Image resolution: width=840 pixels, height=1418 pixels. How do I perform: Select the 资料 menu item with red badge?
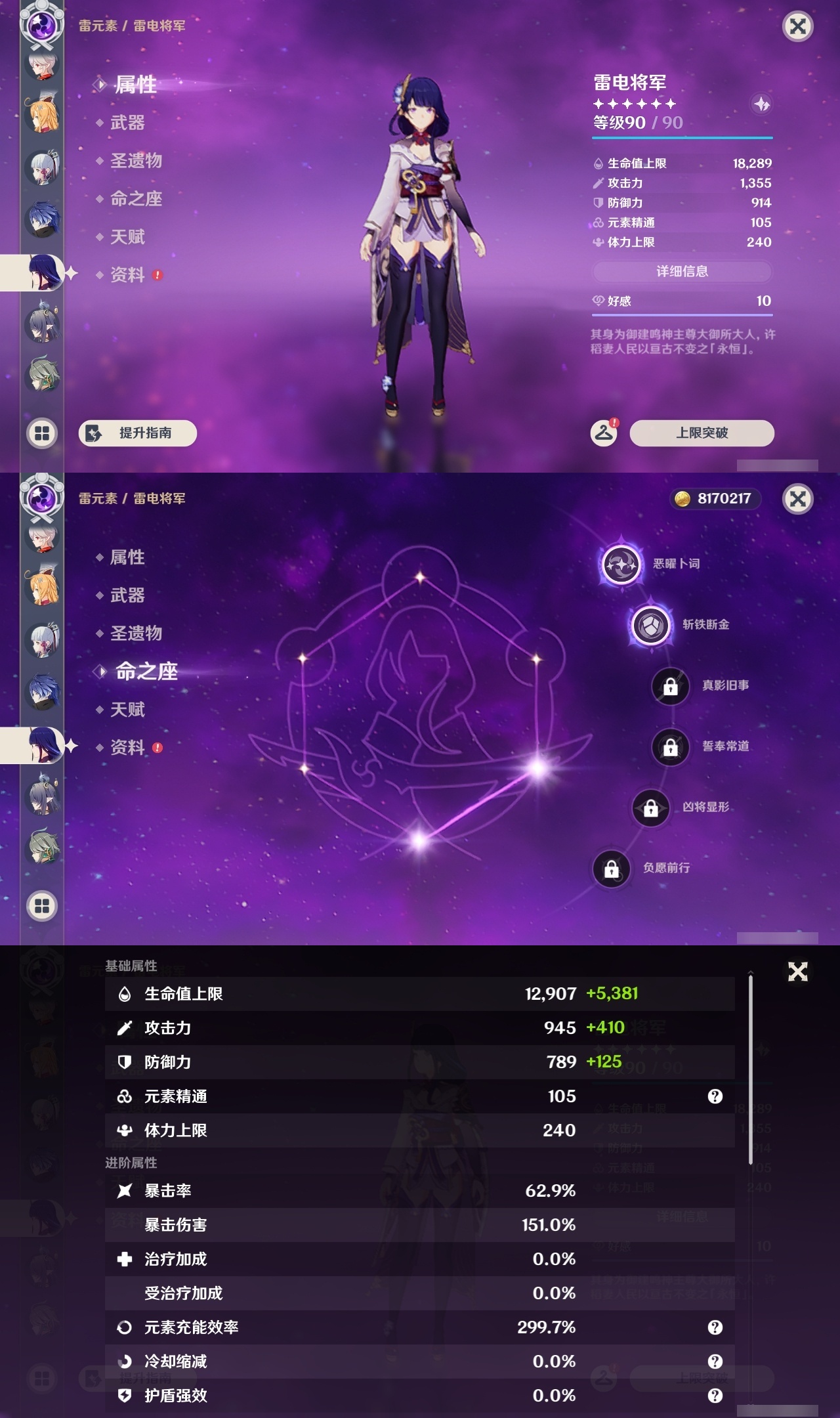coord(129,276)
